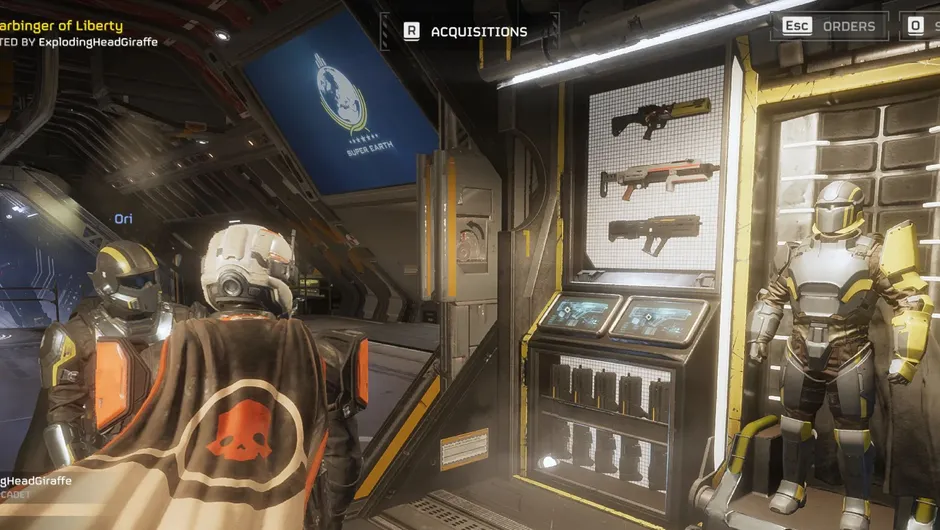Open the Acquisitions menu label
Viewport: 940px width, 530px height.
[478, 31]
